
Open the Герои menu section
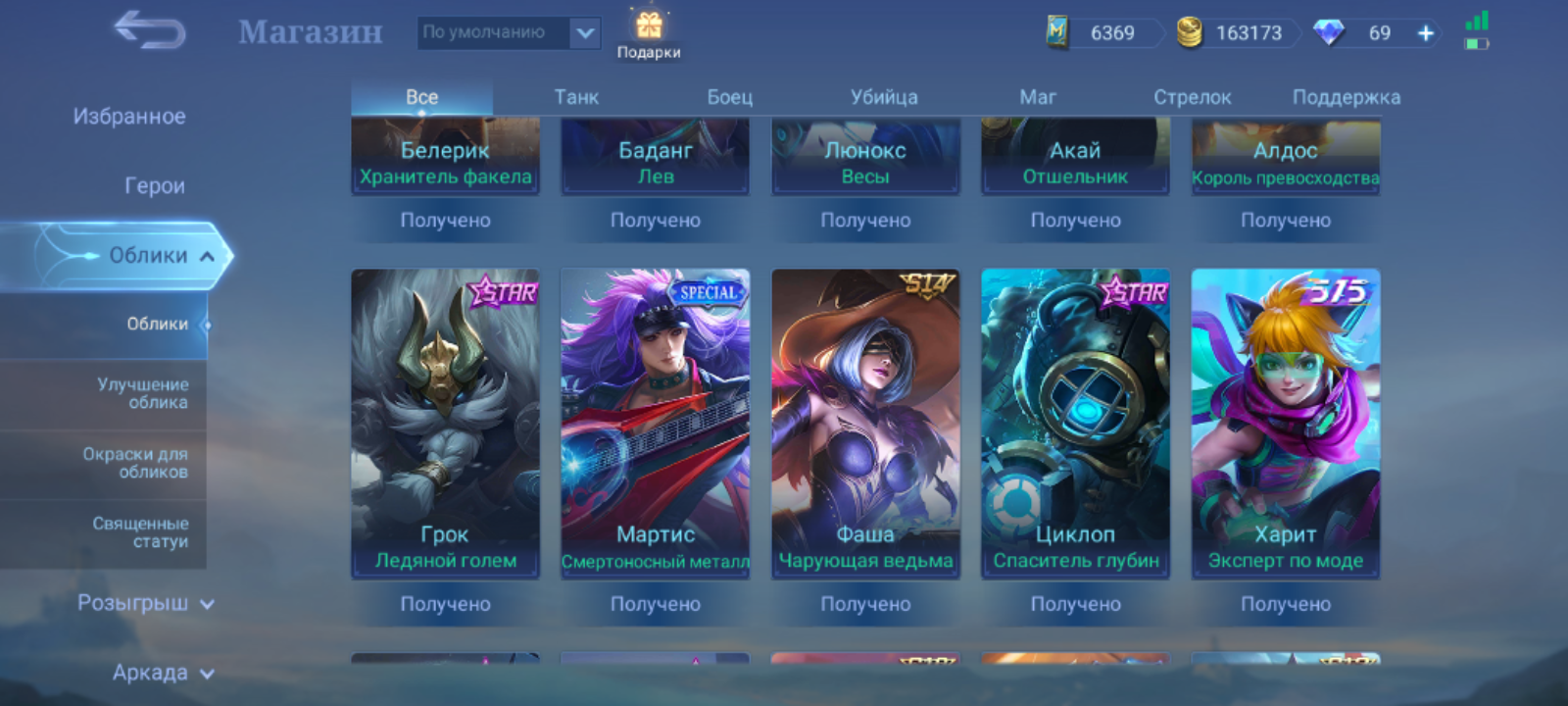click(x=155, y=185)
